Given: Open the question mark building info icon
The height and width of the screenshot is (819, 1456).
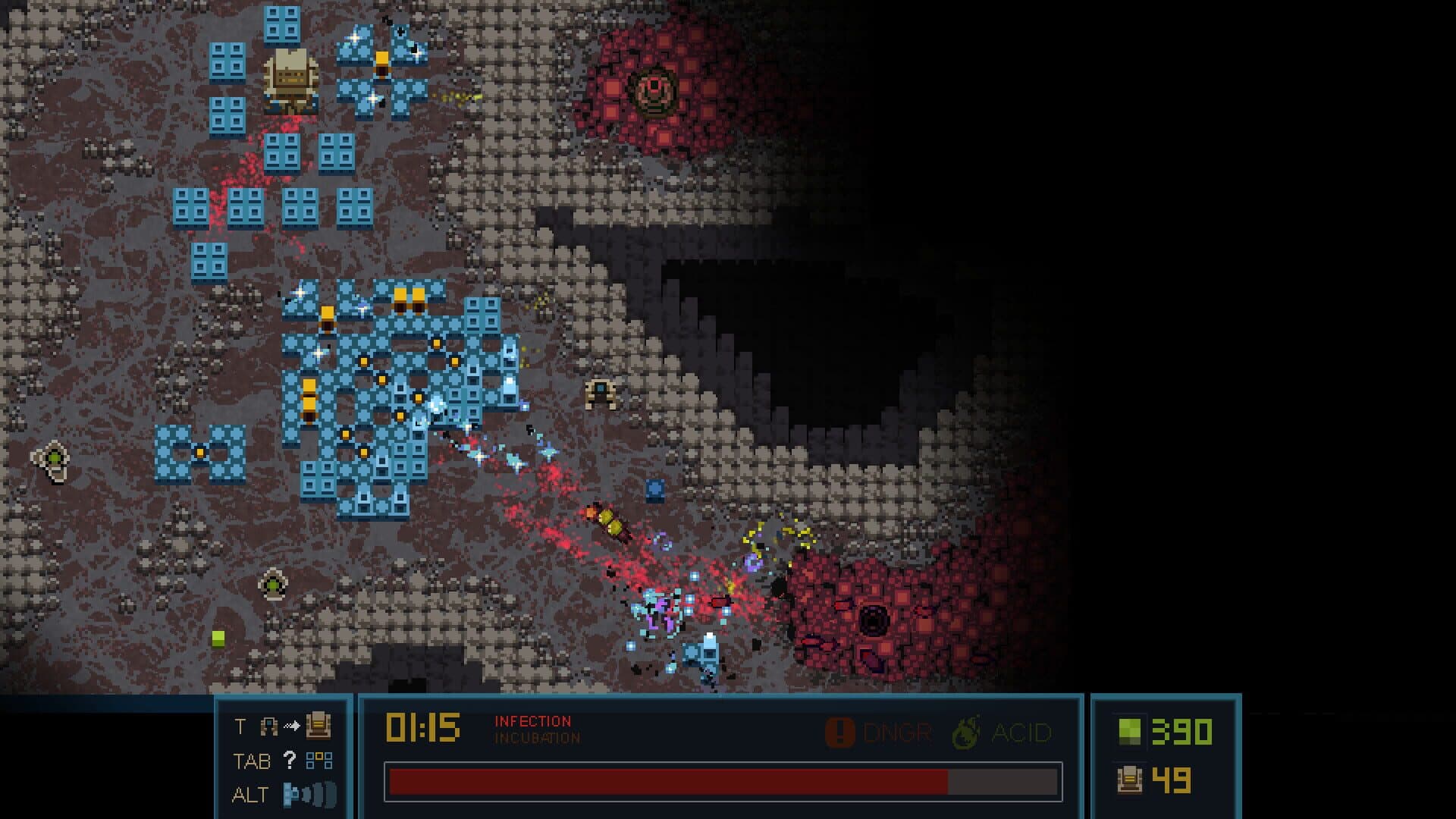Looking at the screenshot, I should tap(289, 761).
